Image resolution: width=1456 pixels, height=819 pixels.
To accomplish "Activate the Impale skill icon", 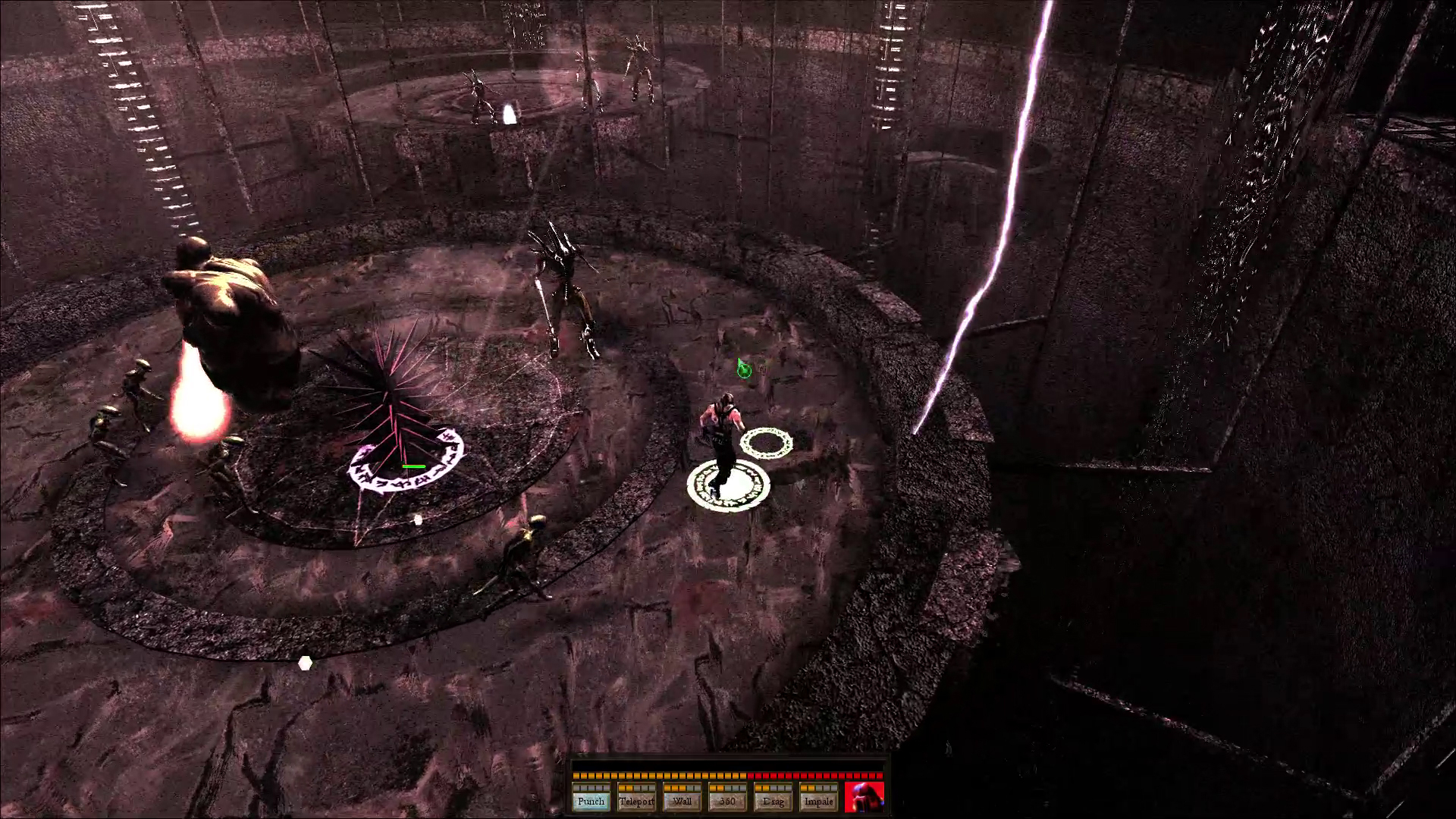I will [x=818, y=801].
